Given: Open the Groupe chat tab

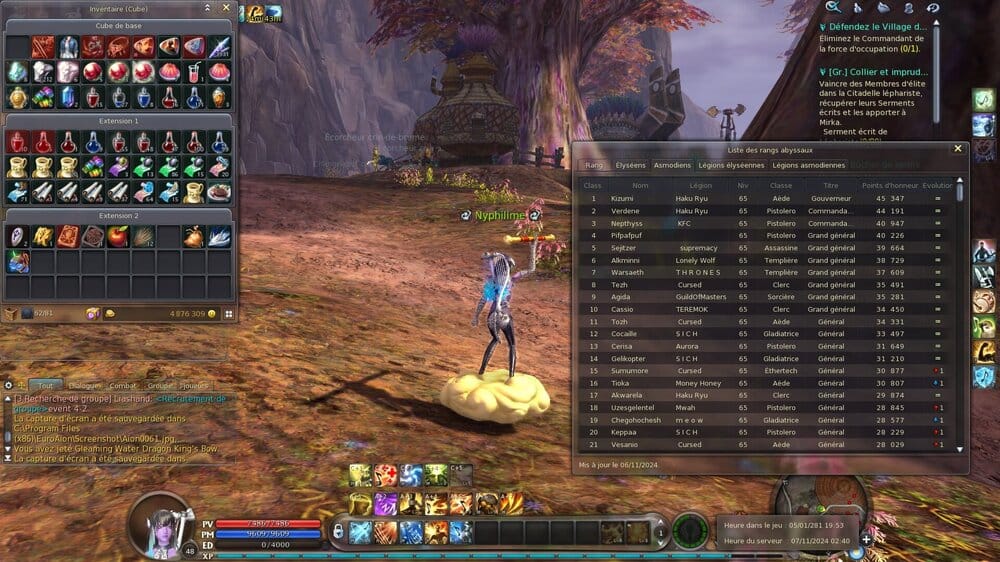Looking at the screenshot, I should pos(158,385).
